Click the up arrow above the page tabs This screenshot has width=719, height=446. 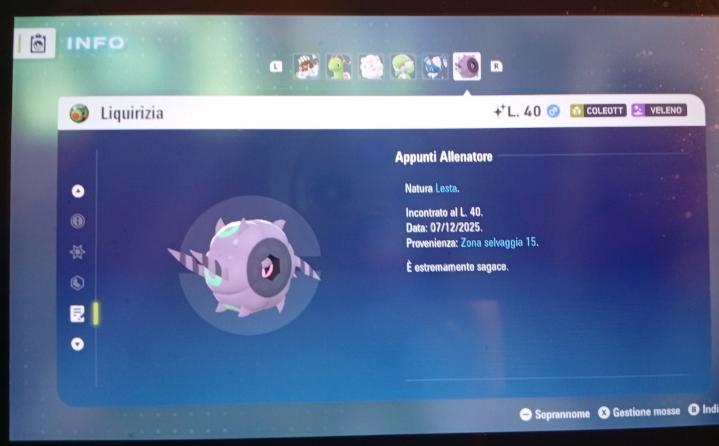point(78,191)
